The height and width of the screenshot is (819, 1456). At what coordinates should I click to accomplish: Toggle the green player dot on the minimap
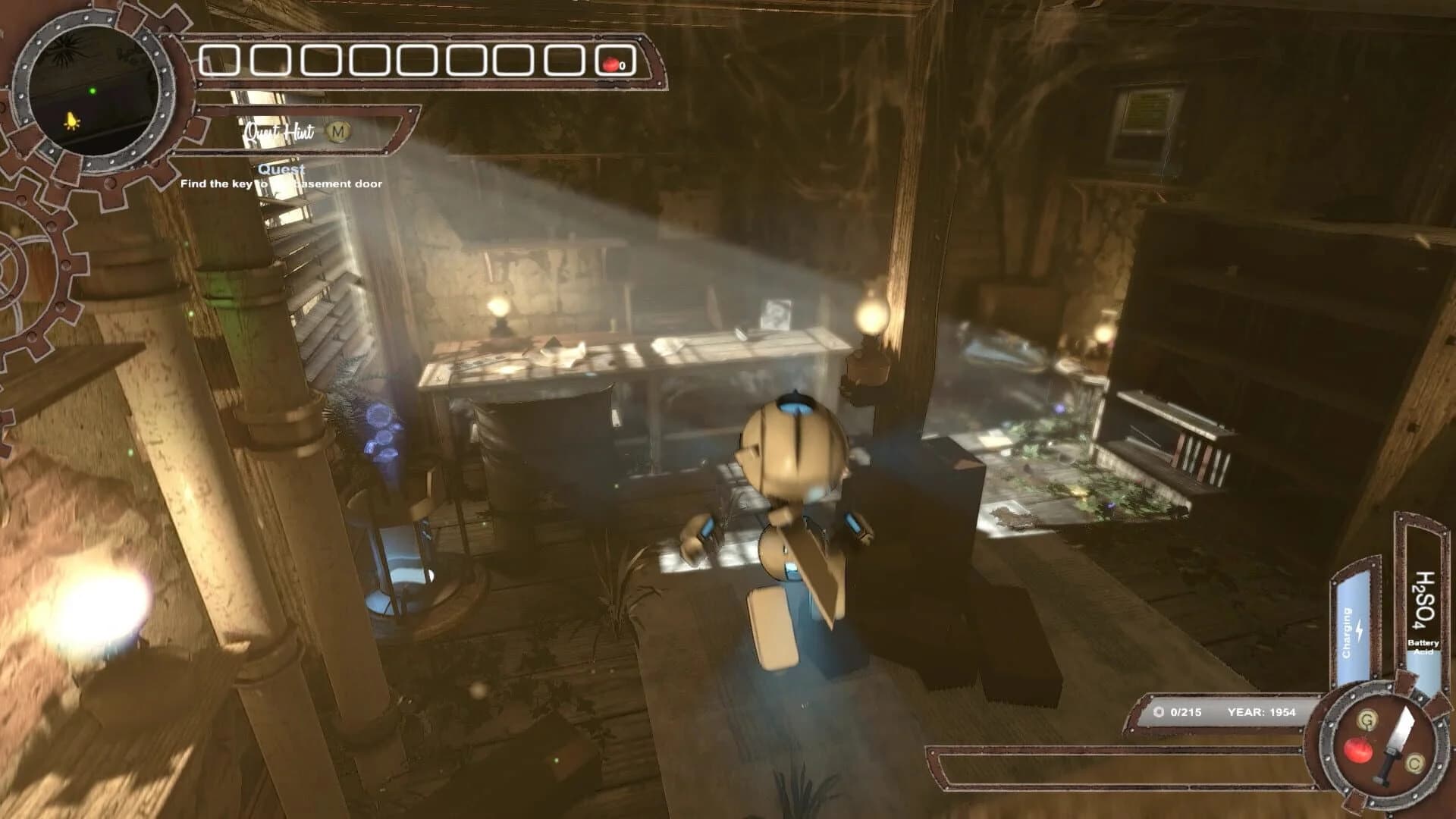[x=93, y=89]
